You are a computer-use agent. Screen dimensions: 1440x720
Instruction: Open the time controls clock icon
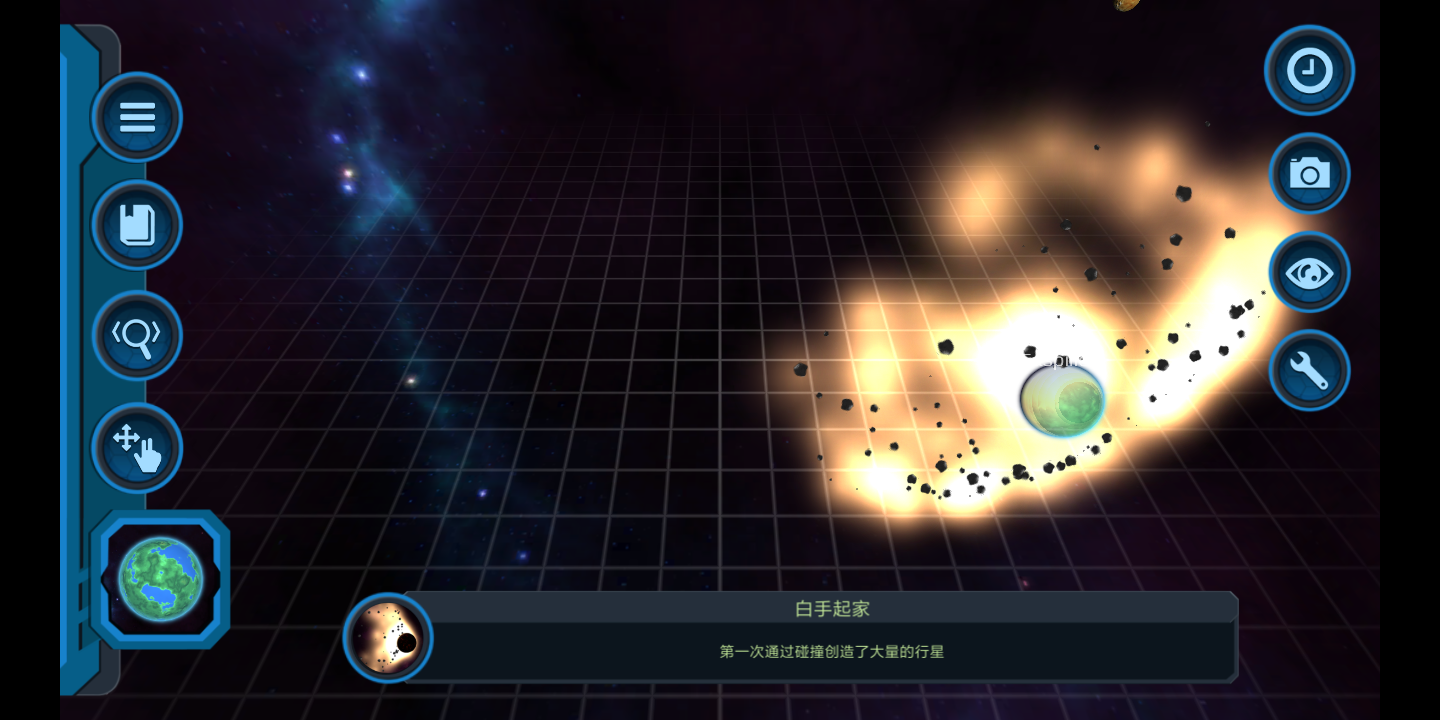click(1309, 70)
